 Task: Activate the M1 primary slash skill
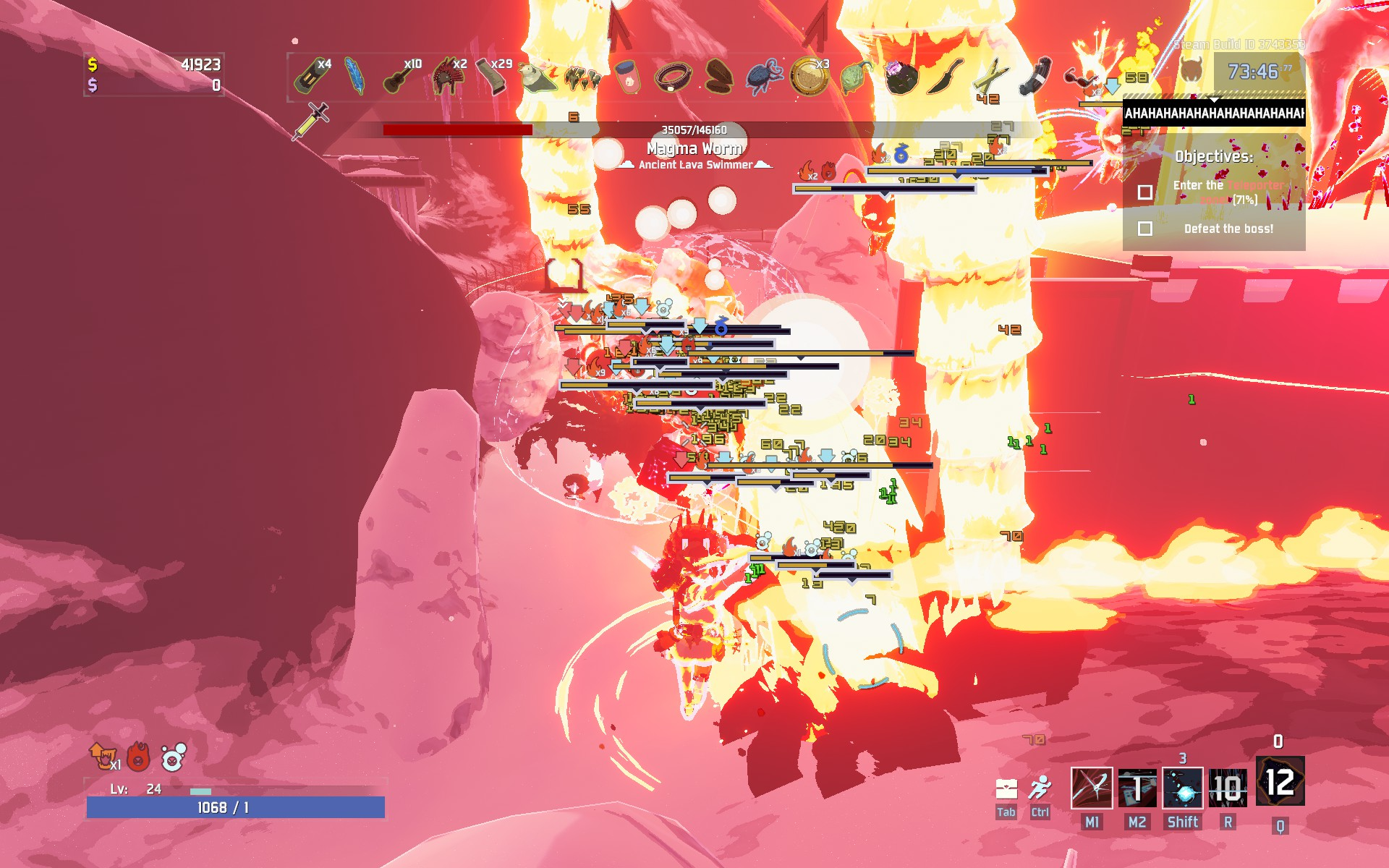click(x=1091, y=788)
